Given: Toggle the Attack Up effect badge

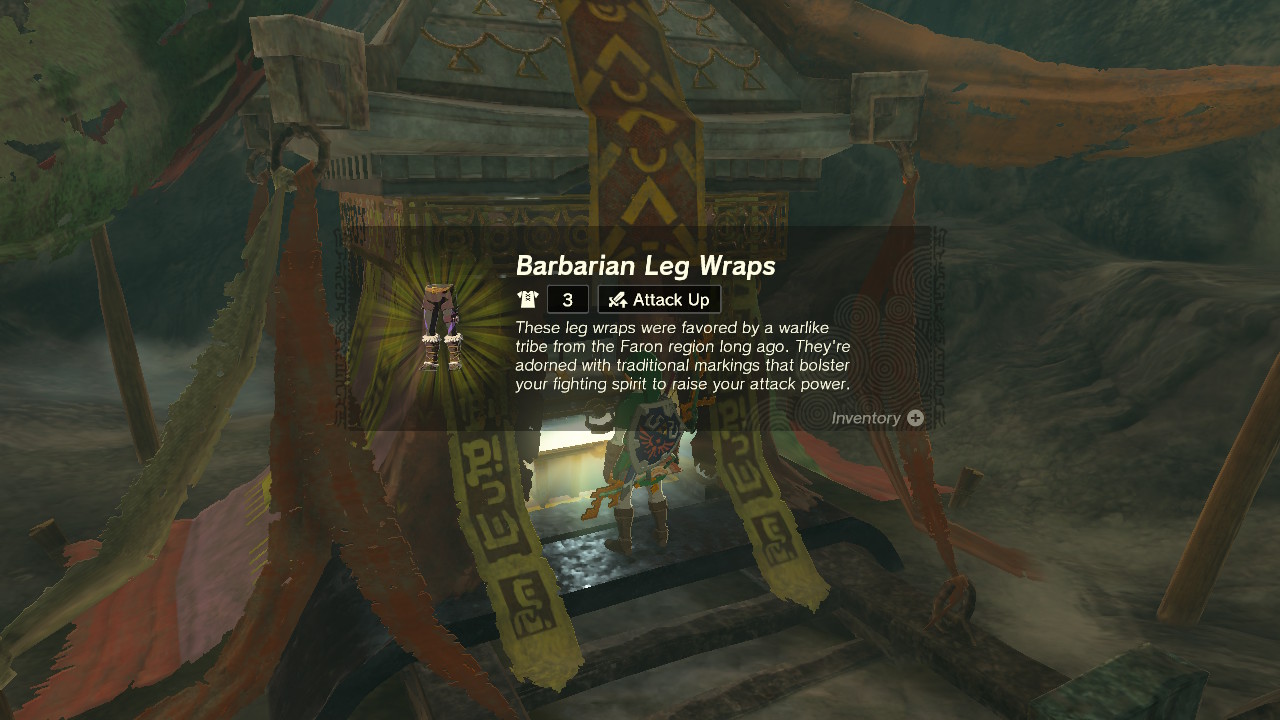Looking at the screenshot, I should [x=658, y=299].
